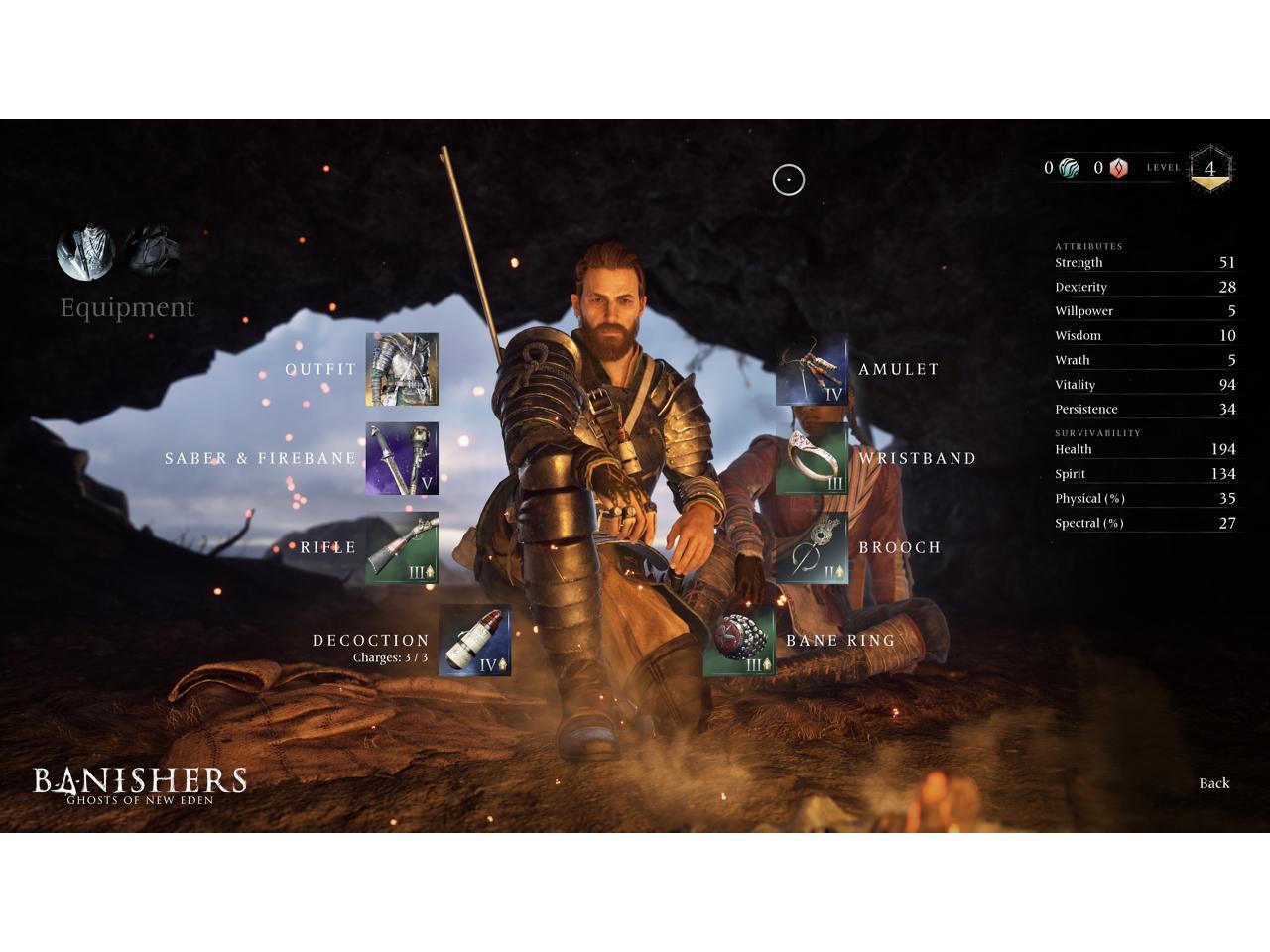The height and width of the screenshot is (952, 1270).
Task: Choose the Brooch equipment slot
Action: (812, 547)
